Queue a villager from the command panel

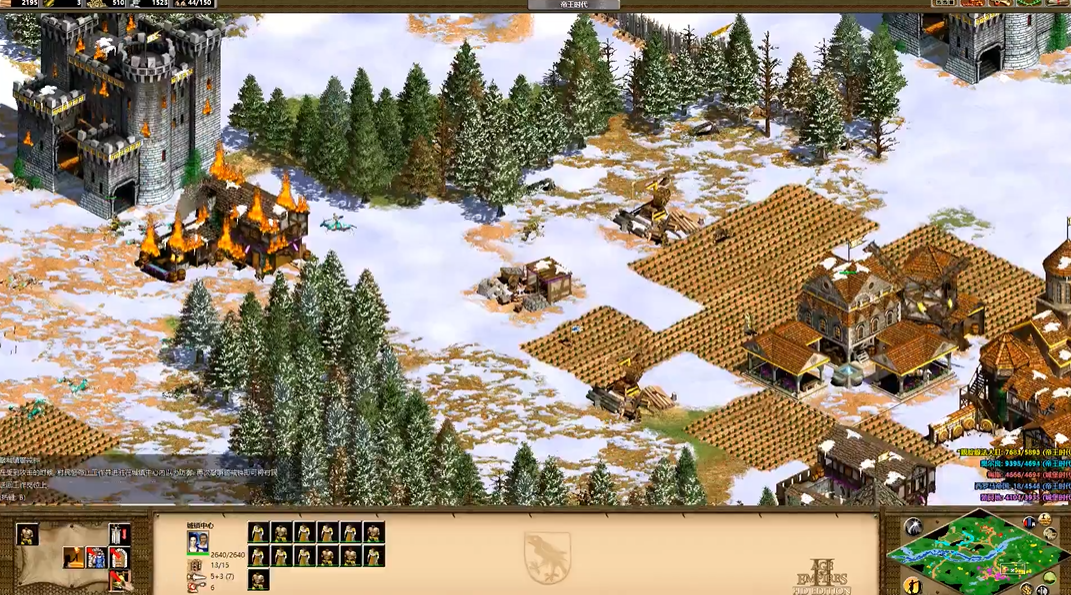coord(27,535)
